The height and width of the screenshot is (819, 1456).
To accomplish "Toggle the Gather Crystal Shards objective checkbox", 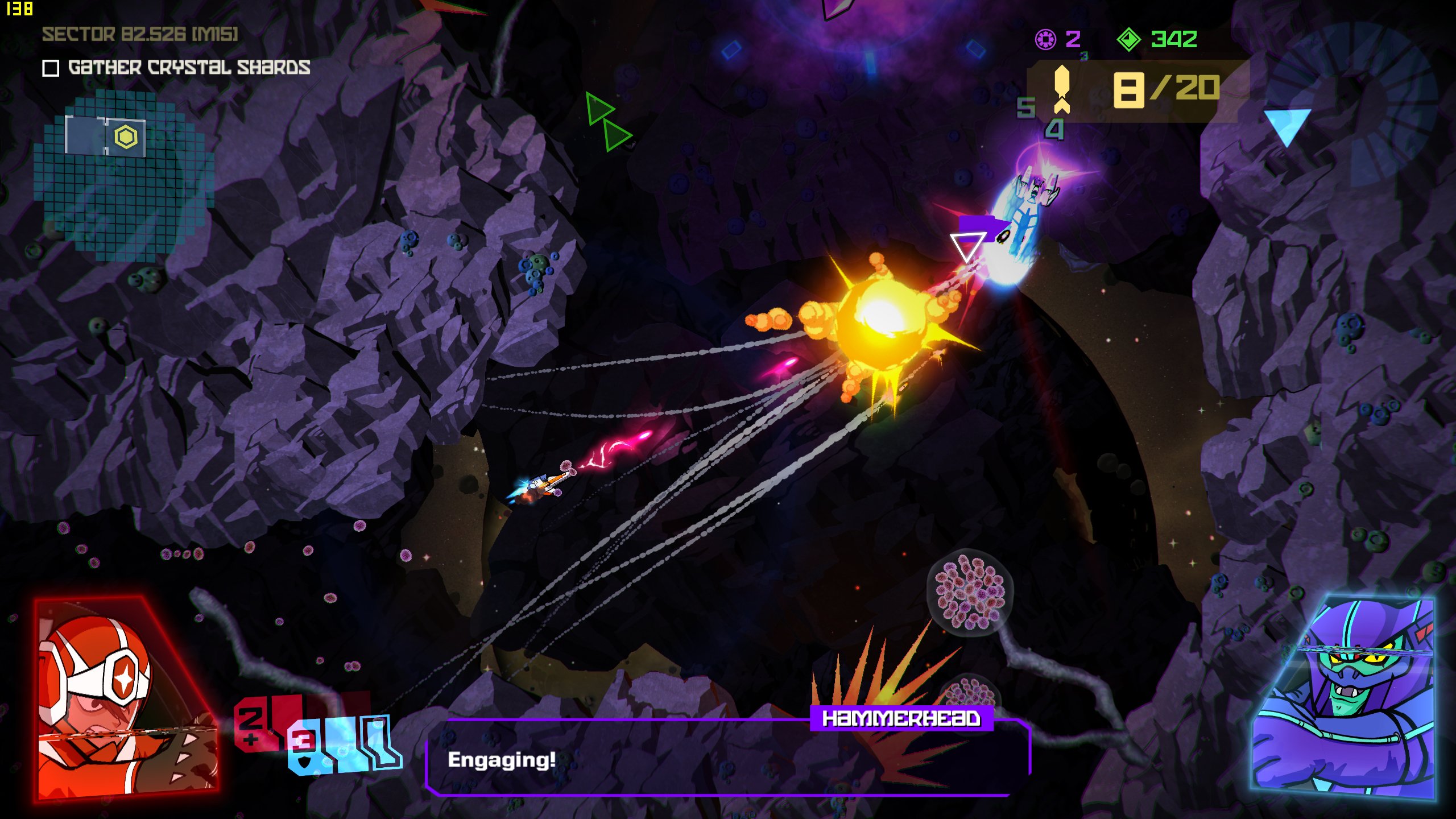I will point(51,69).
